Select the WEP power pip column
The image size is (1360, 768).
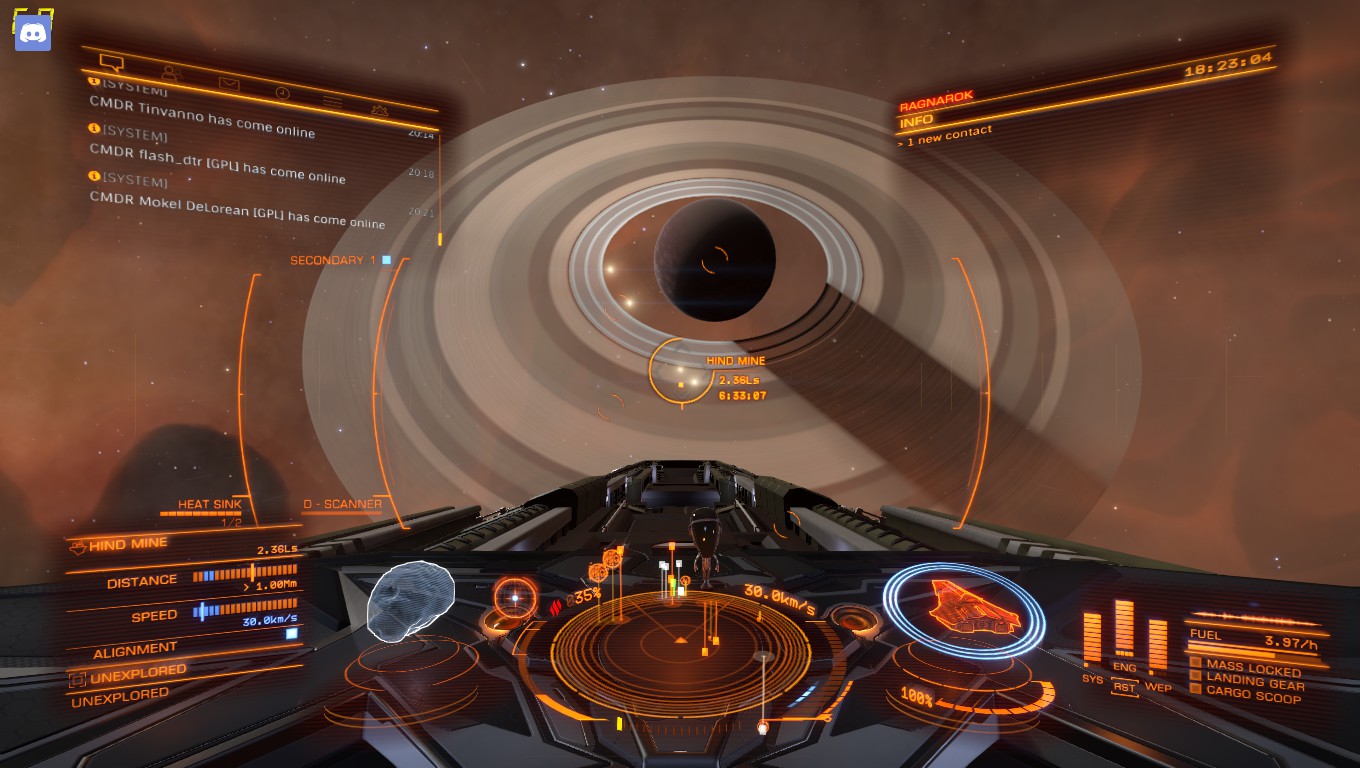click(x=1158, y=645)
